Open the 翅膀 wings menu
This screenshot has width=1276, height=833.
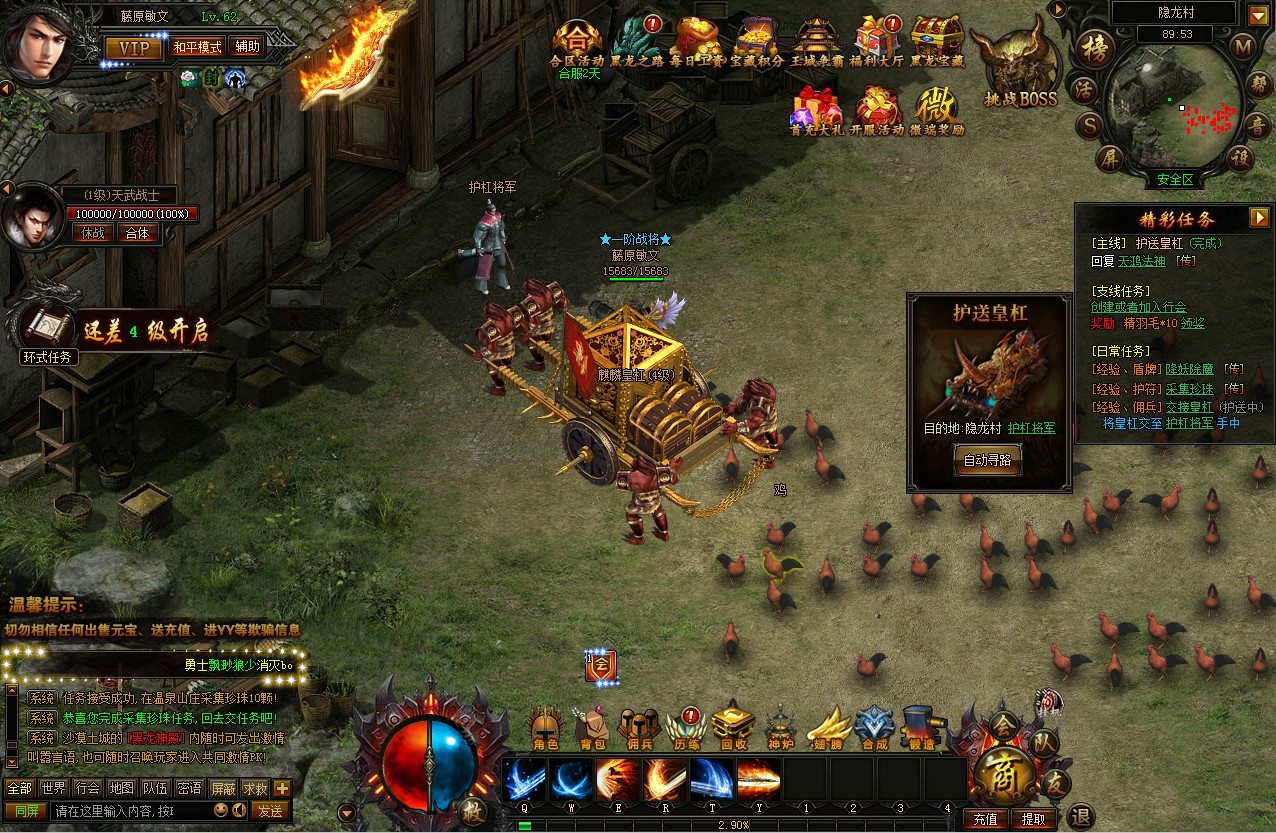tap(828, 727)
